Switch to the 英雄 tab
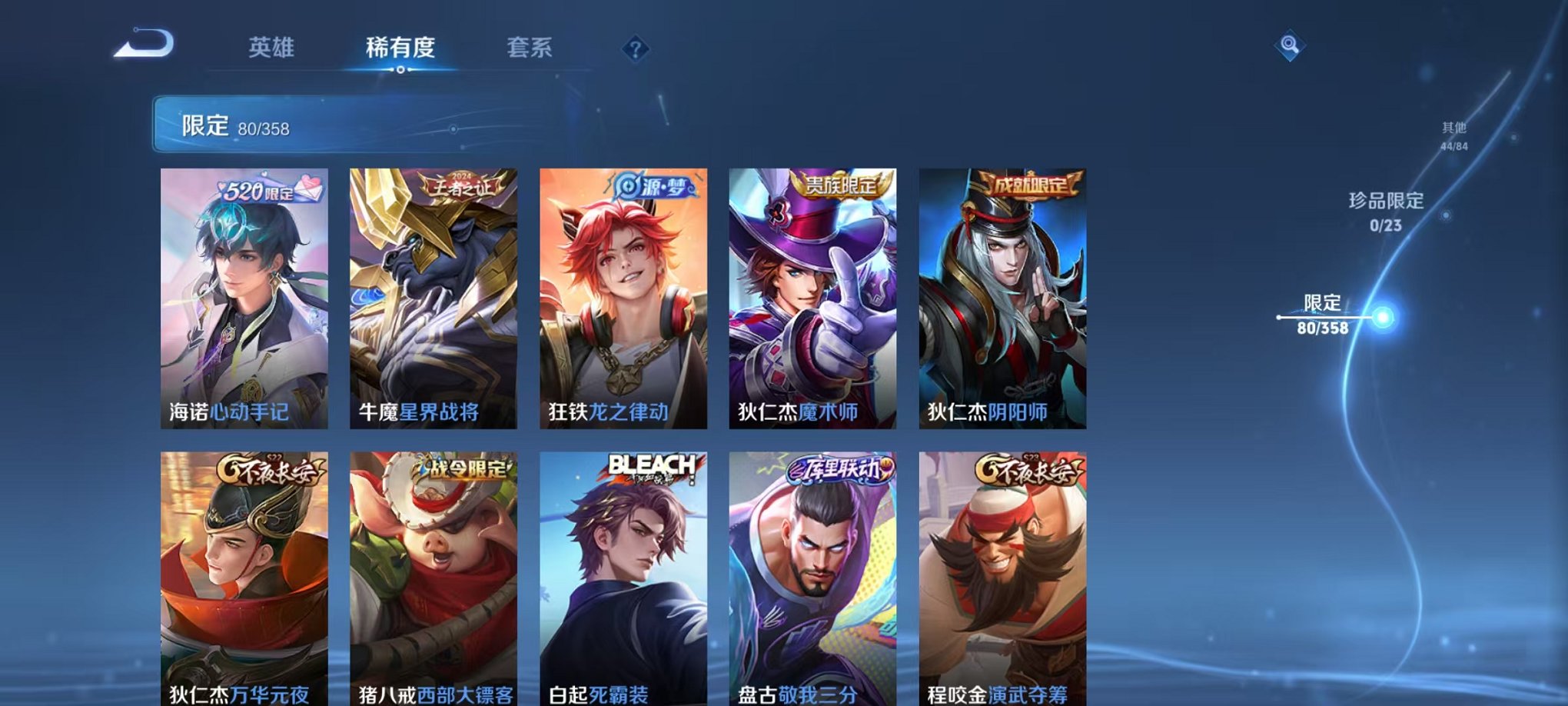The image size is (1568, 706). click(273, 48)
